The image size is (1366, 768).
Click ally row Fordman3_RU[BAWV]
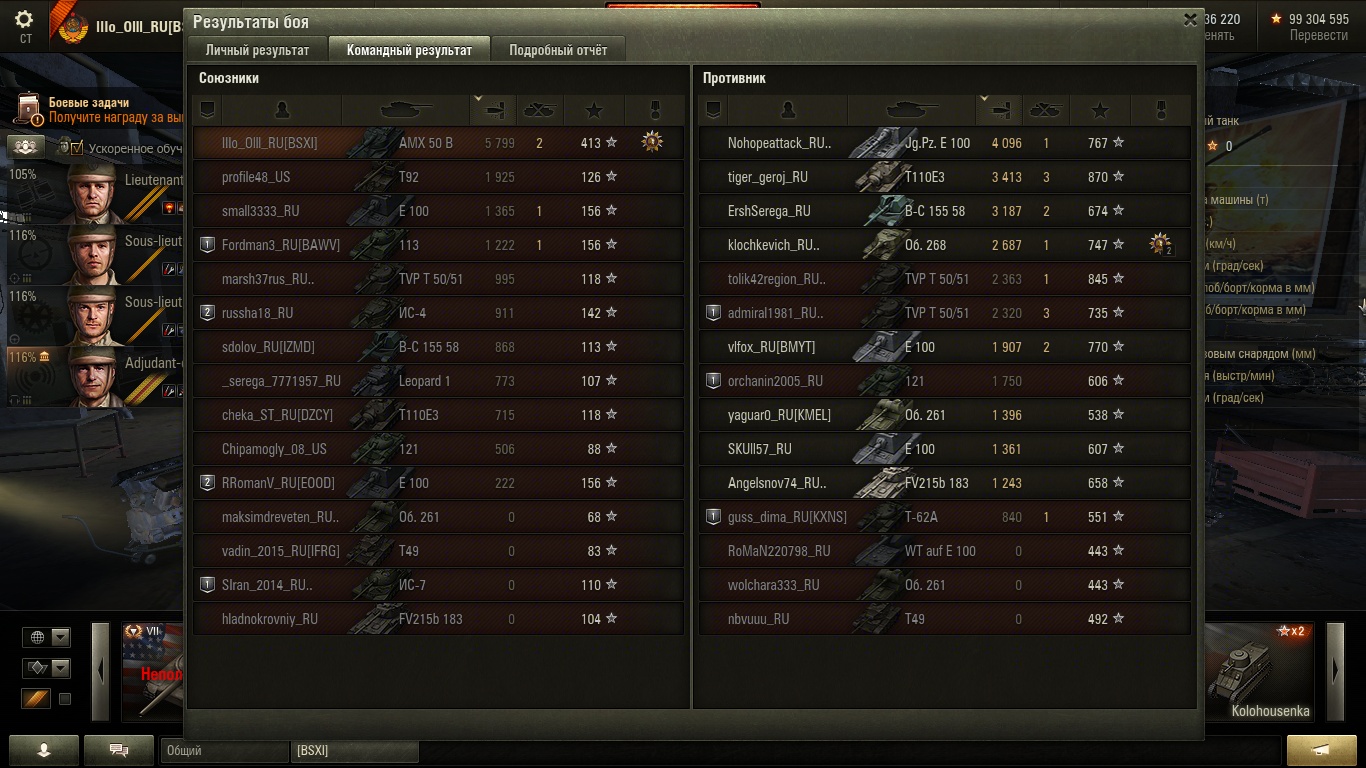(x=438, y=245)
